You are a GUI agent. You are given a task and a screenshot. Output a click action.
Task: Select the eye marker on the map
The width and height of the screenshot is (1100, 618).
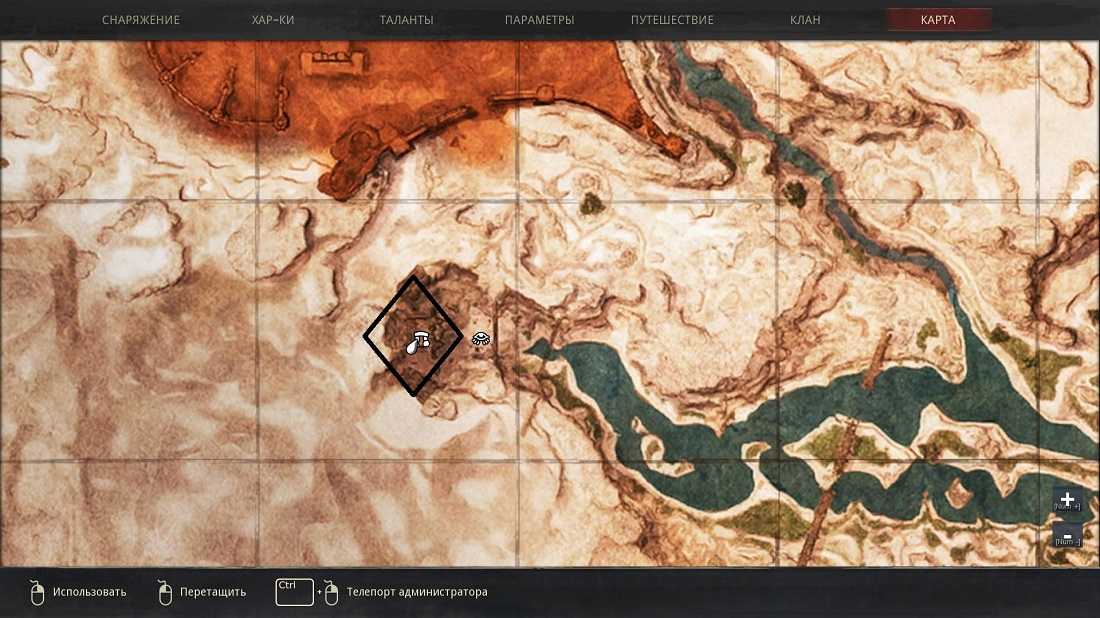point(481,339)
